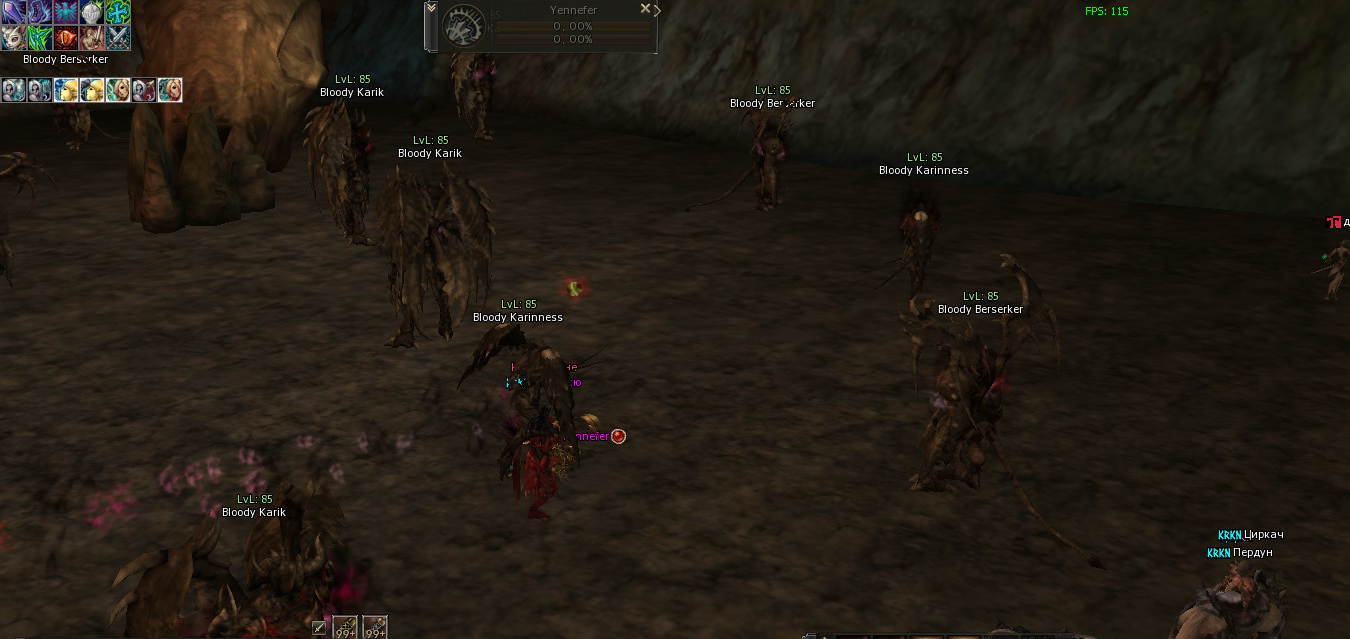This screenshot has width=1350, height=639.
Task: Collapse target window with double-chevron button
Action: point(431,8)
